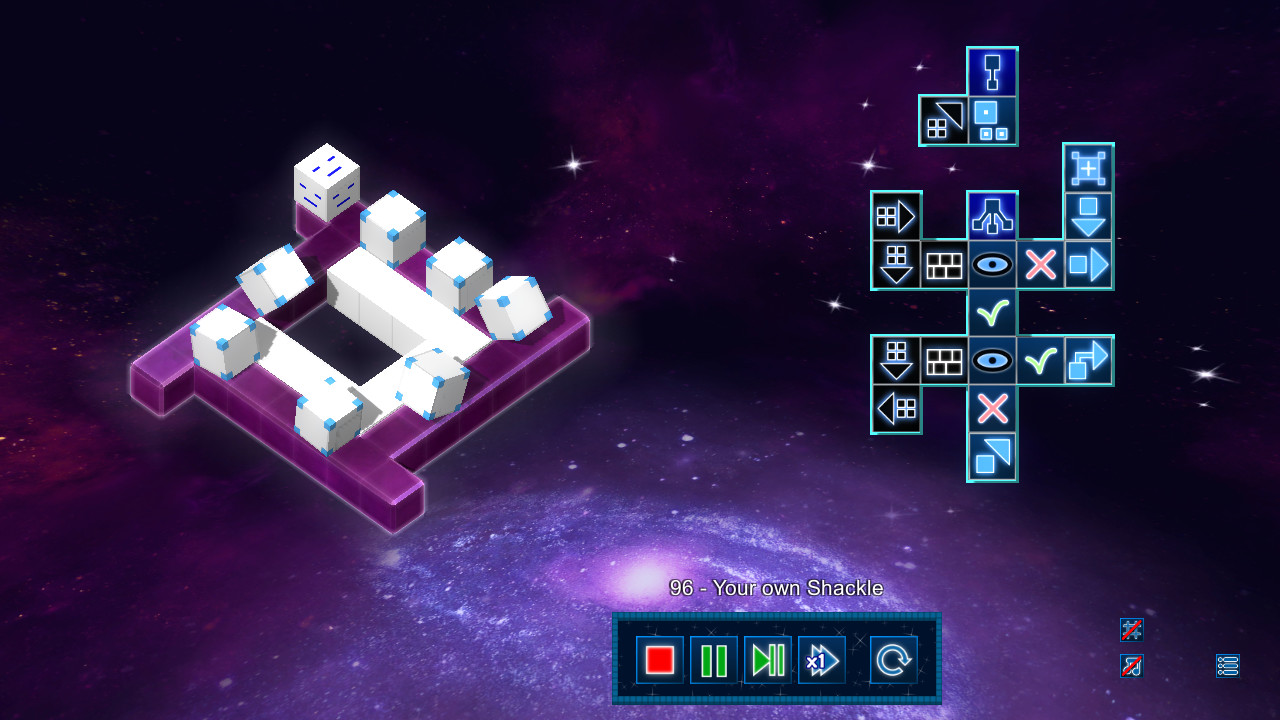Select the left arrow with grid tile
The height and width of the screenshot is (720, 1280).
(x=896, y=409)
